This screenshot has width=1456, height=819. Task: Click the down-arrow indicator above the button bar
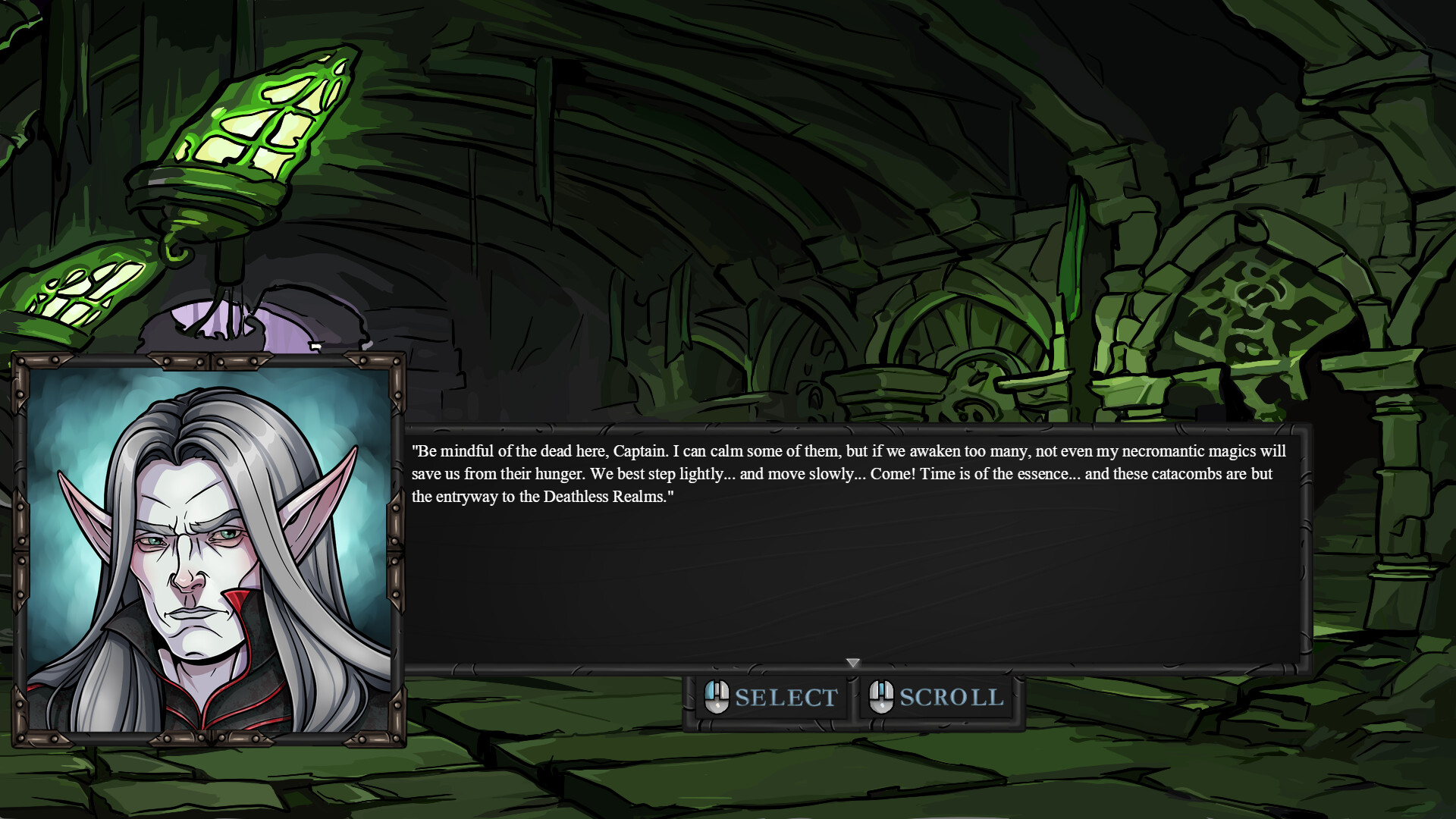[854, 663]
